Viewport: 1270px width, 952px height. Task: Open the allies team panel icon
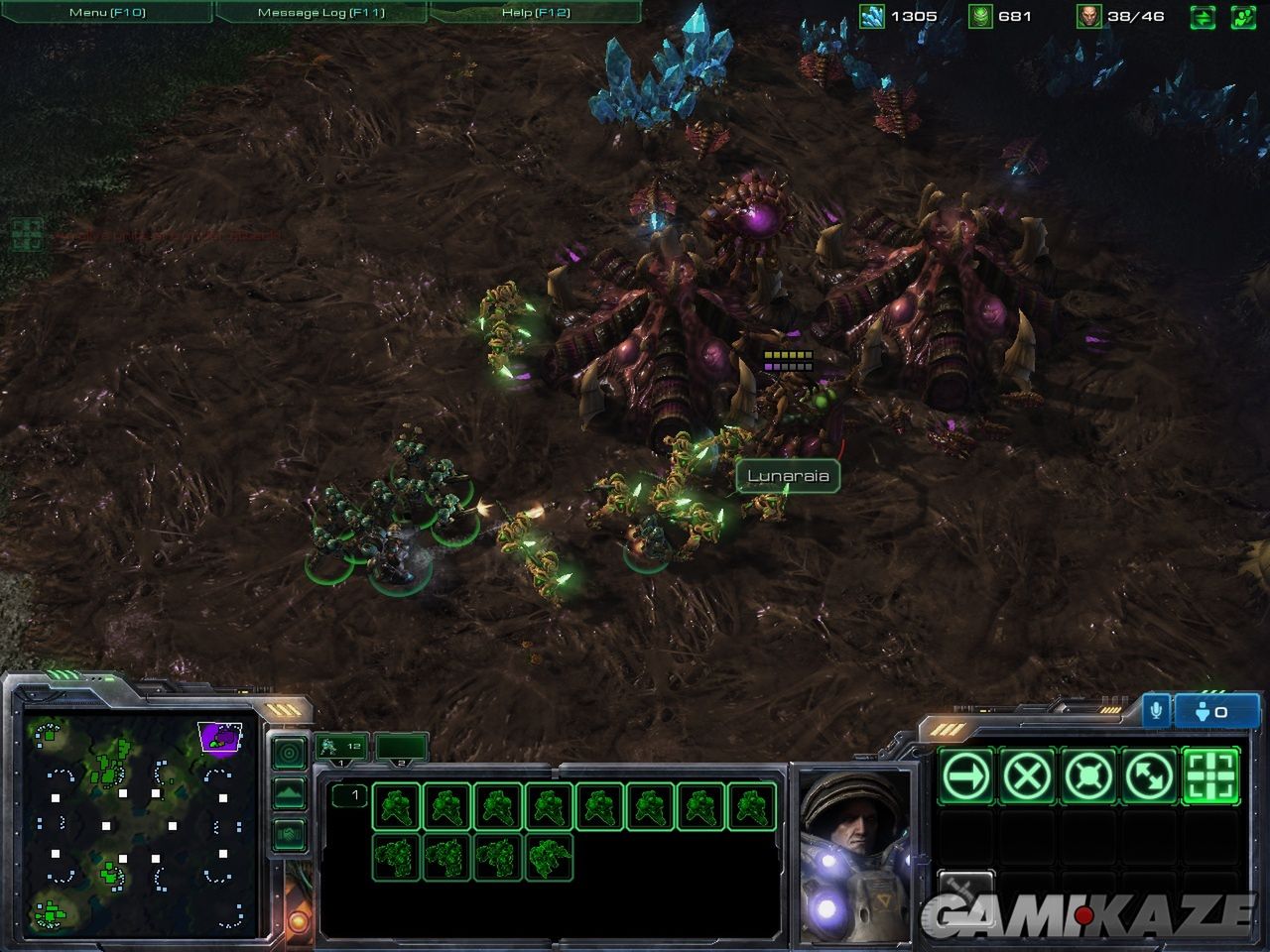1241,17
